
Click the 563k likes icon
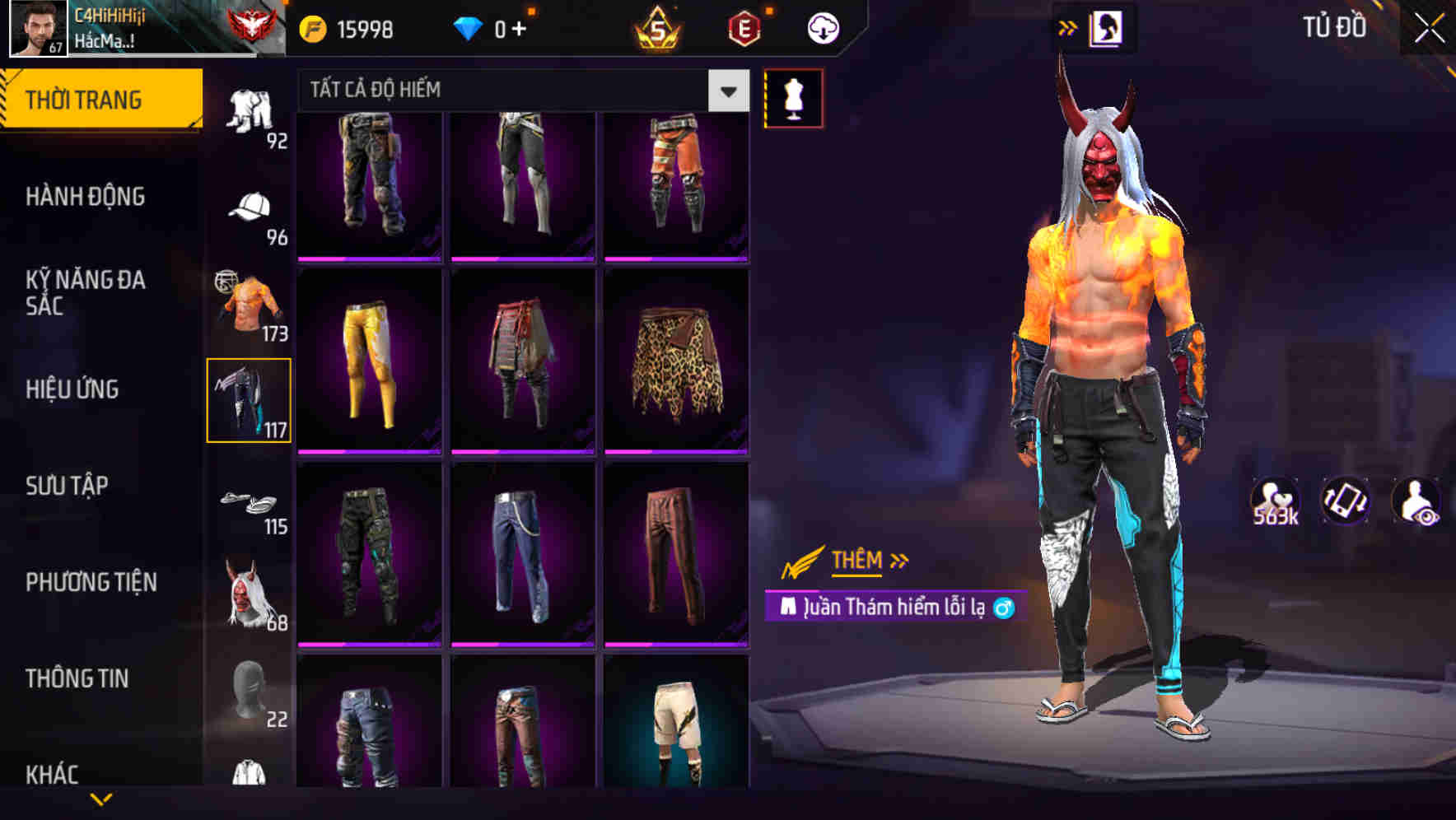pyautogui.click(x=1275, y=500)
